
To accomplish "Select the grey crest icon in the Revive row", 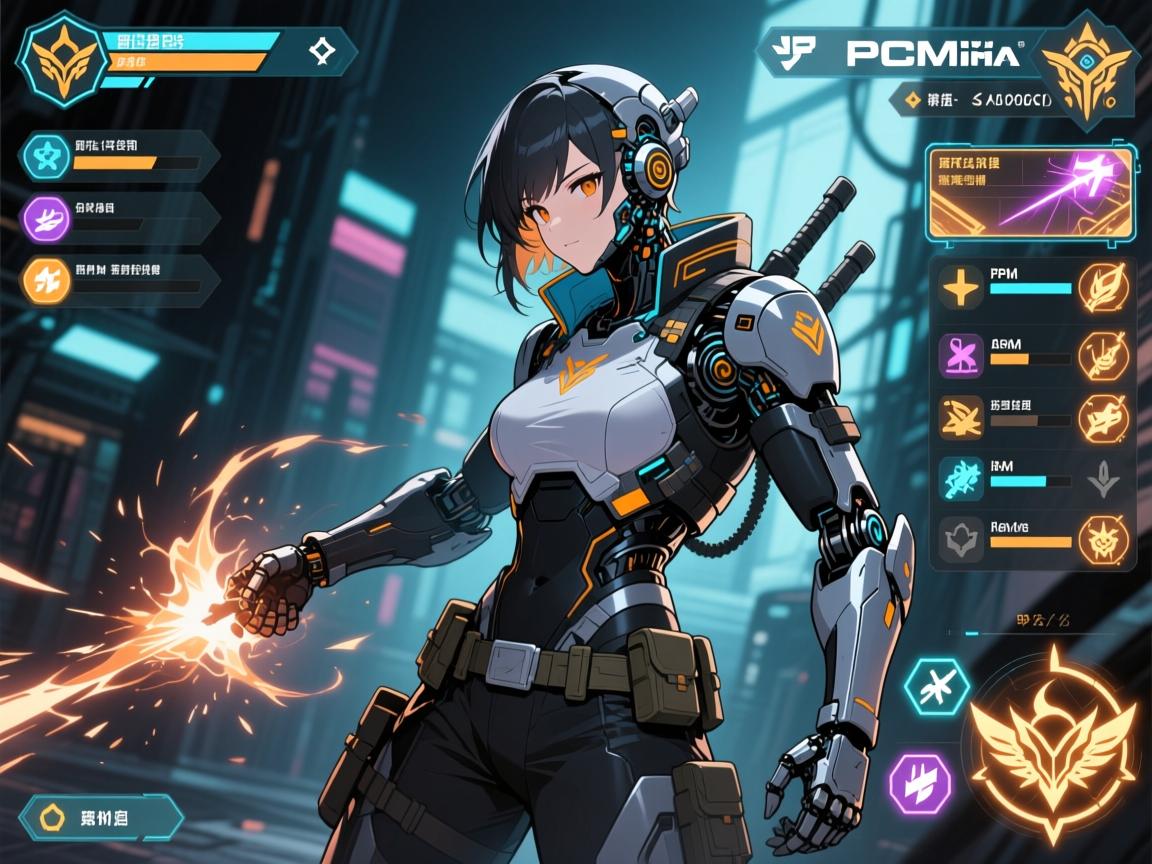I will click(x=961, y=540).
